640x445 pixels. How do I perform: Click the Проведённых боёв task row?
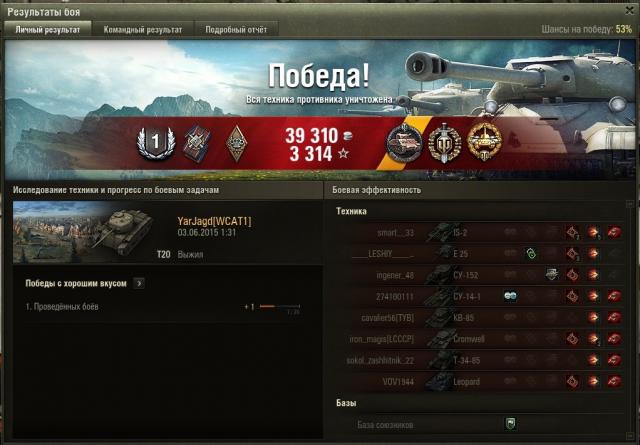160,306
